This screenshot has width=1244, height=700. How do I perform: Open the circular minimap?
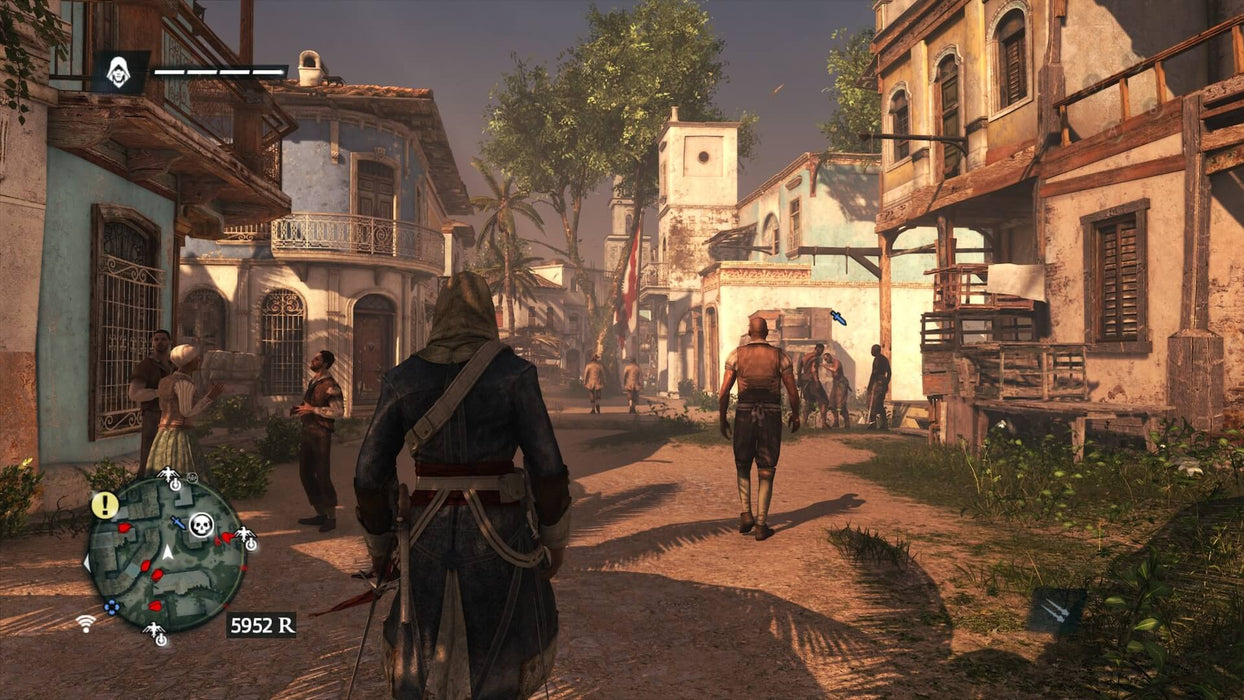click(165, 551)
